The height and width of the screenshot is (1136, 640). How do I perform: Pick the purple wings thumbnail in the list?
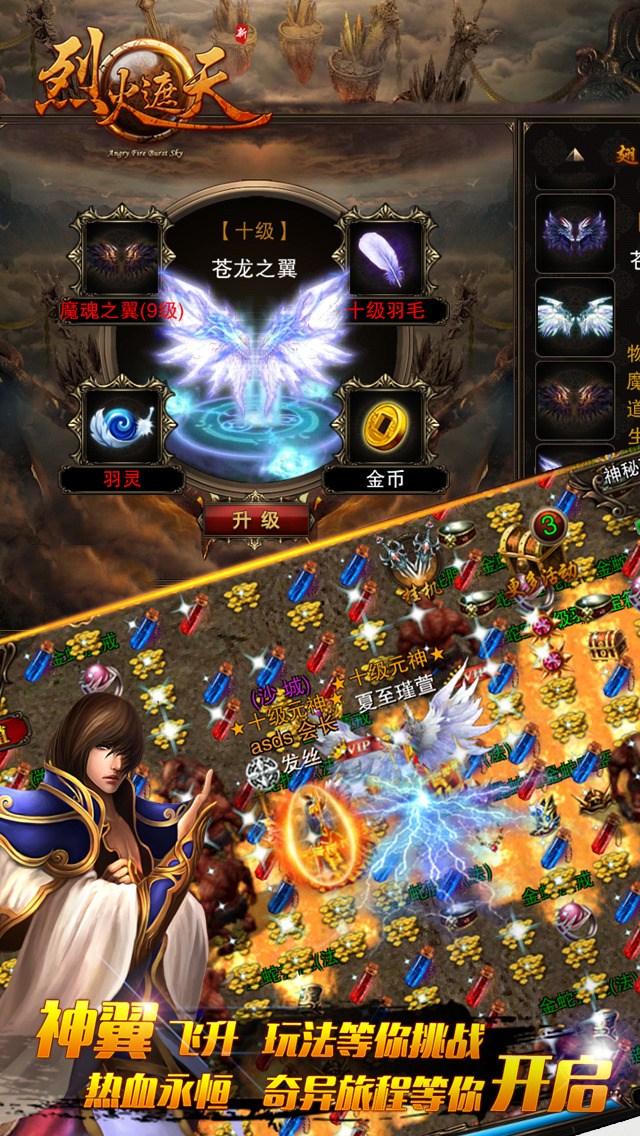(x=574, y=232)
